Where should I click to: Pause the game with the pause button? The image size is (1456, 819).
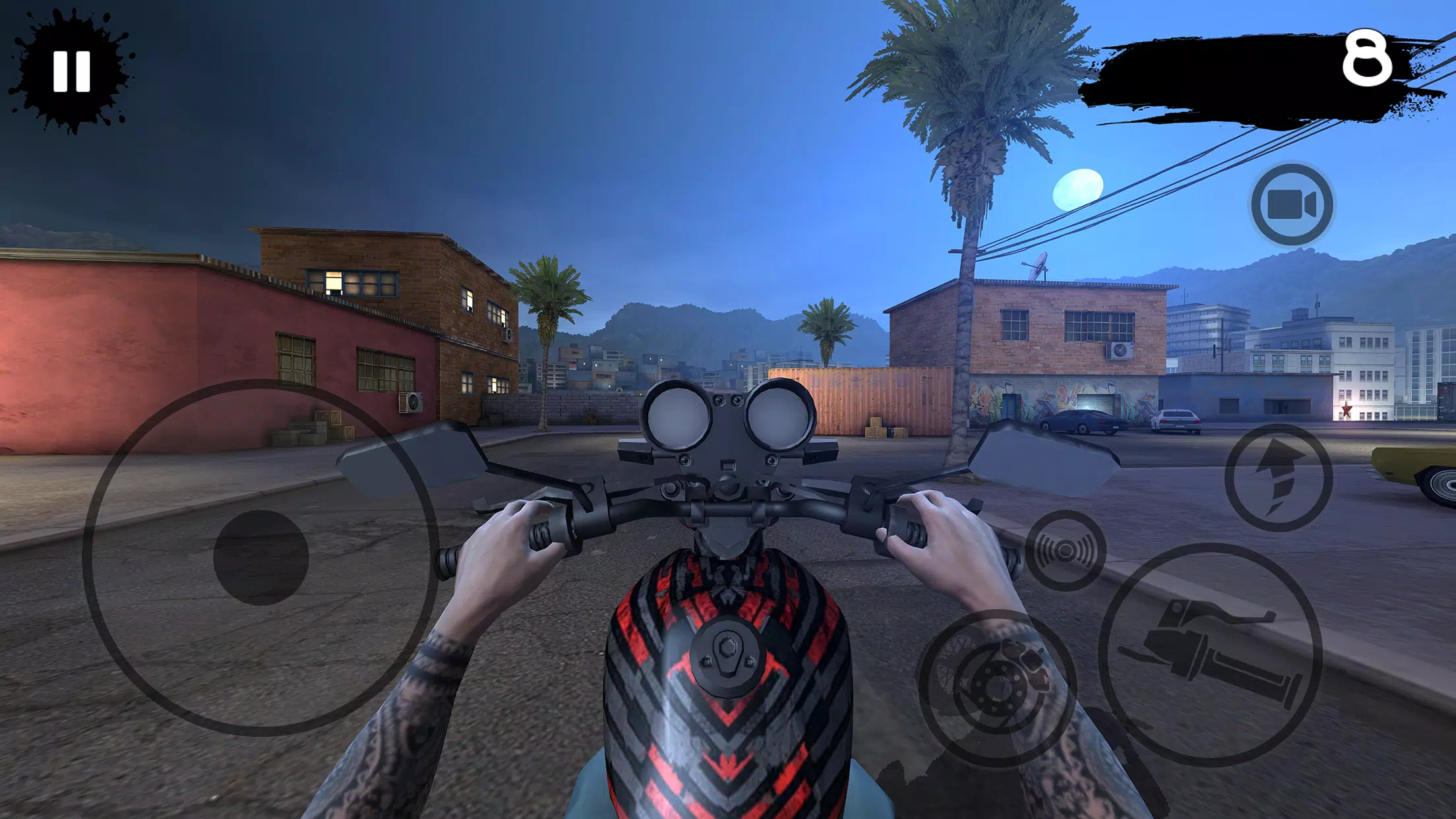click(71, 71)
